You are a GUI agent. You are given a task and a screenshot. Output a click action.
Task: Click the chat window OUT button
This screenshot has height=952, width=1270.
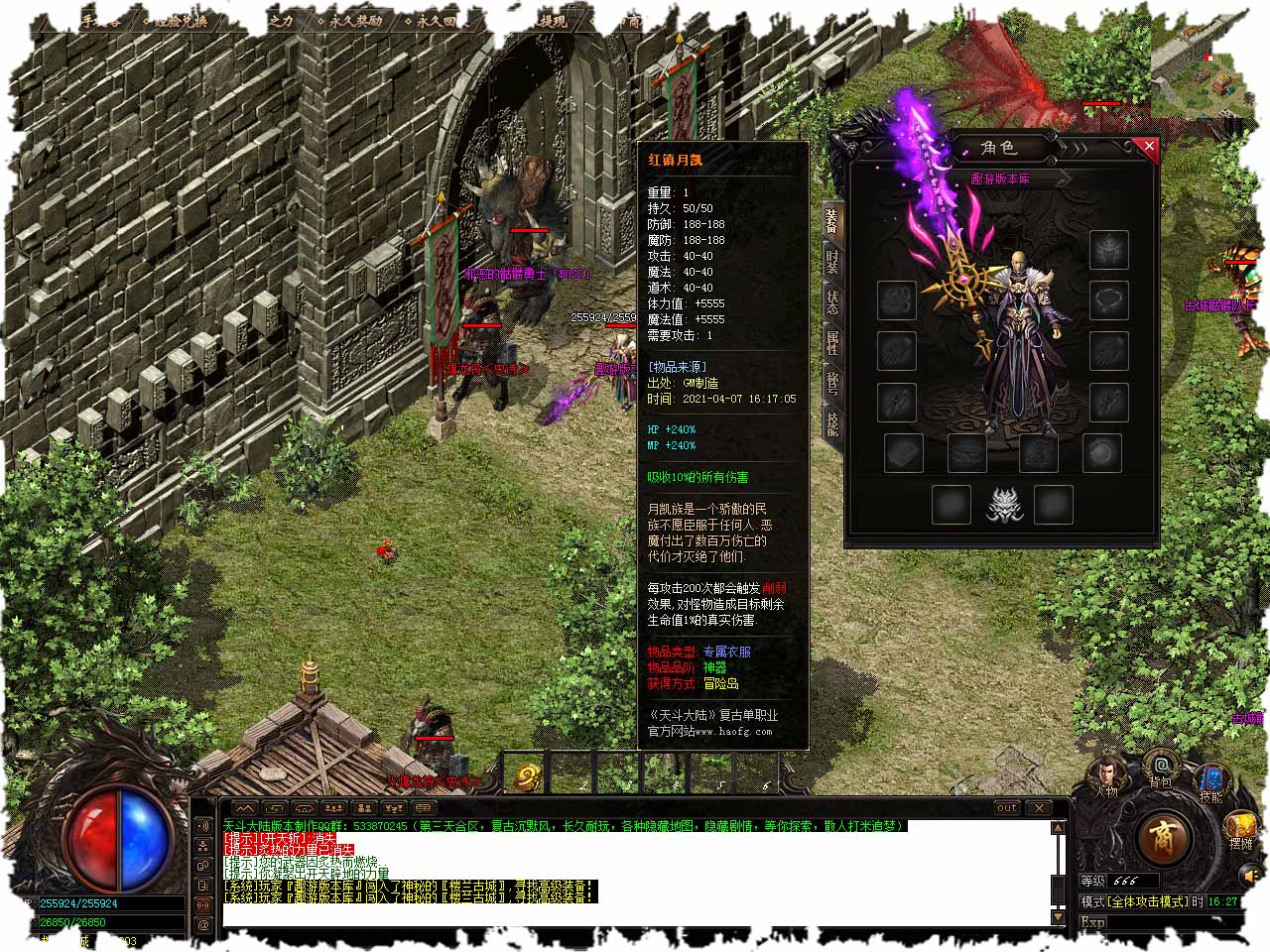point(1007,807)
